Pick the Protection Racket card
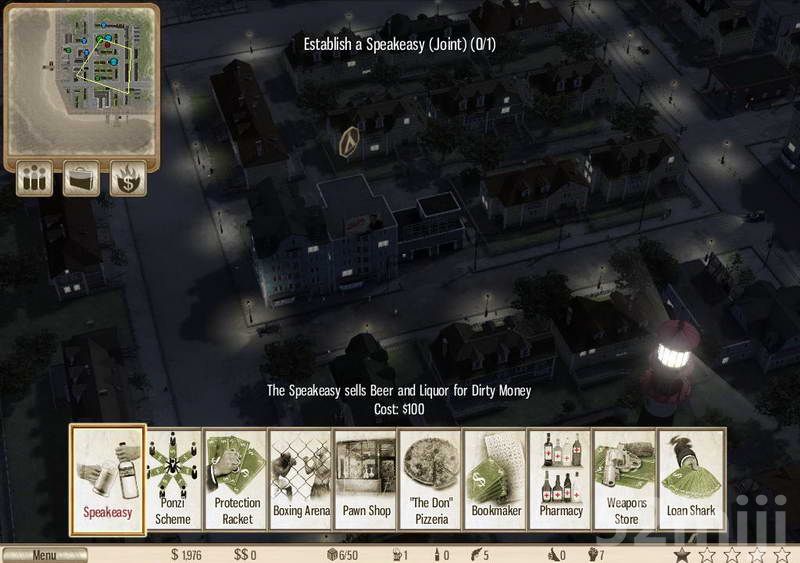800x563 pixels. (x=237, y=478)
